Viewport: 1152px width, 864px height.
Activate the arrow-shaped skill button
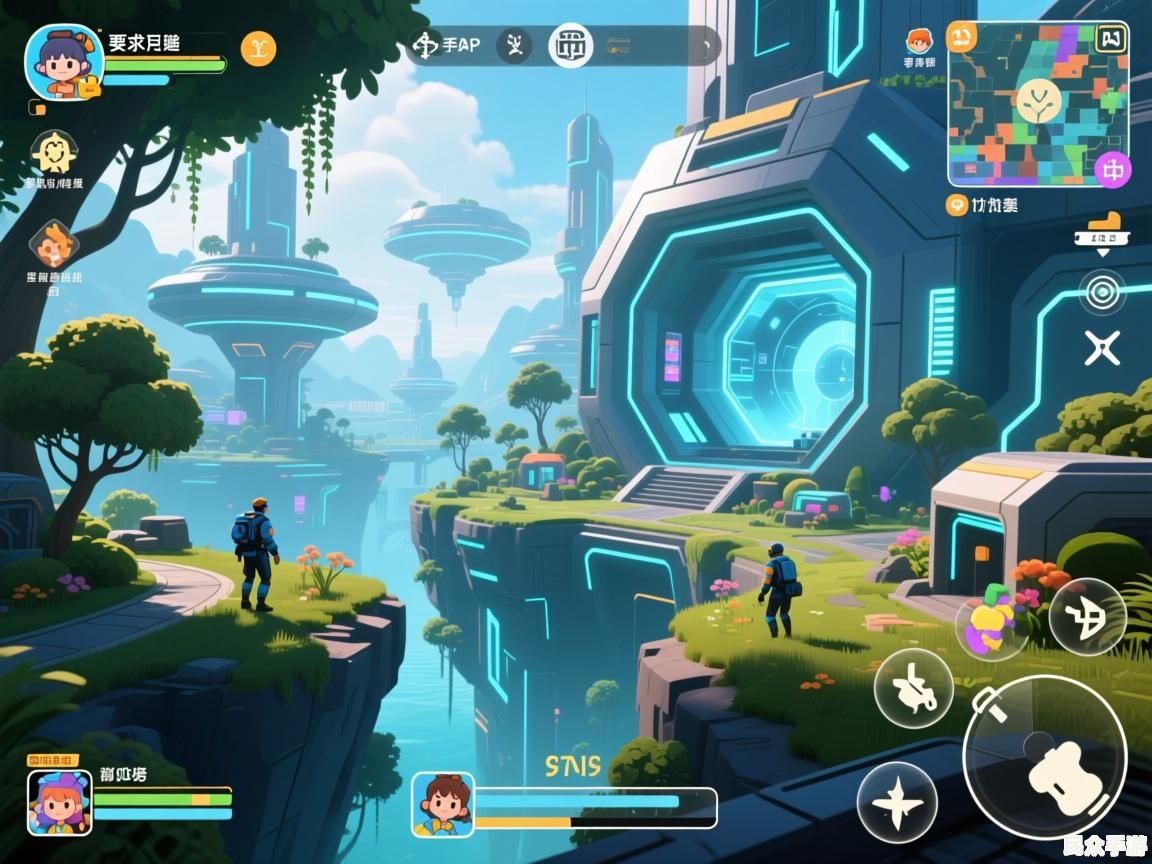(x=1087, y=616)
